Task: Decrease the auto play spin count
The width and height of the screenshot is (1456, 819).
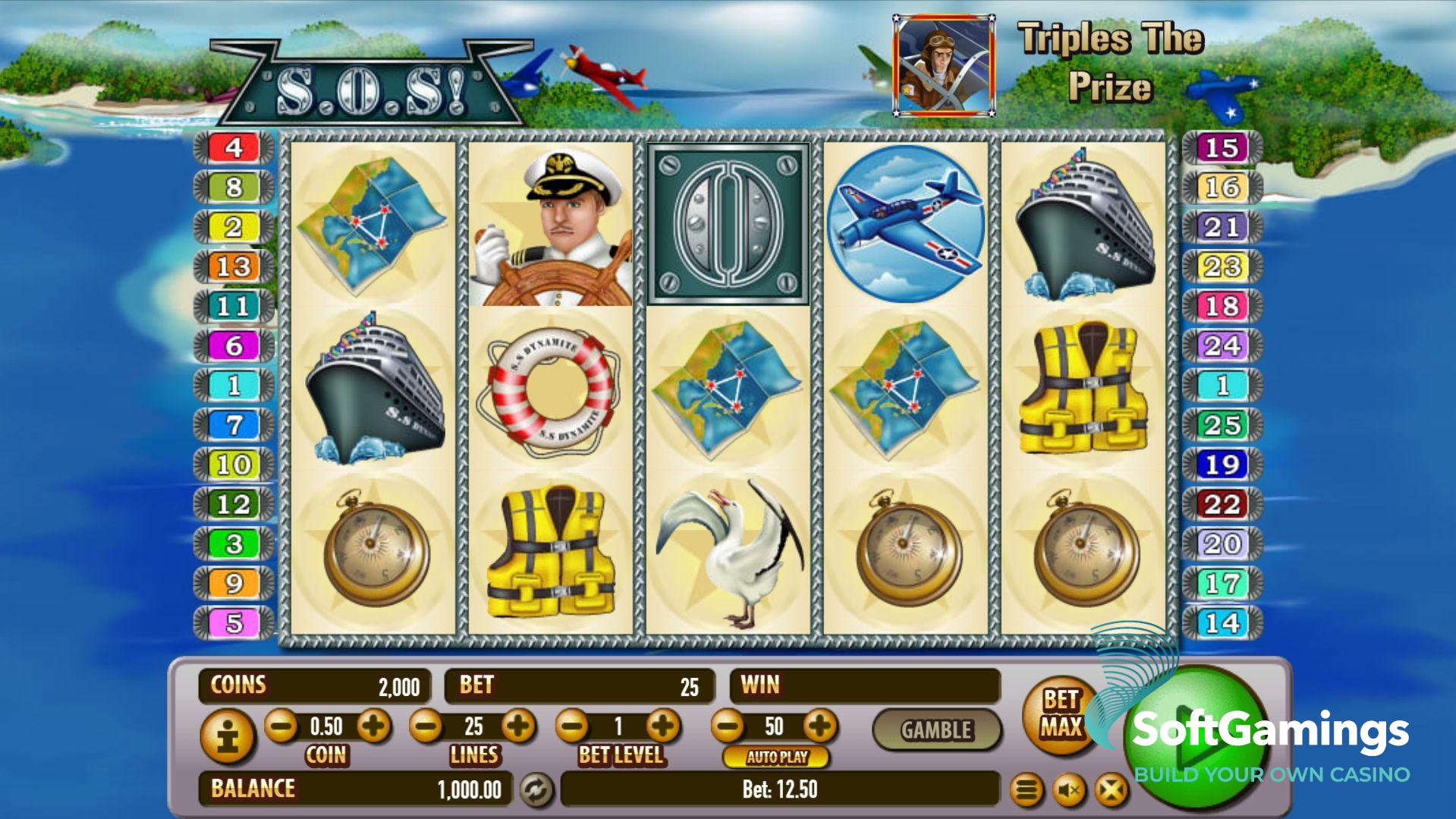Action: [728, 726]
